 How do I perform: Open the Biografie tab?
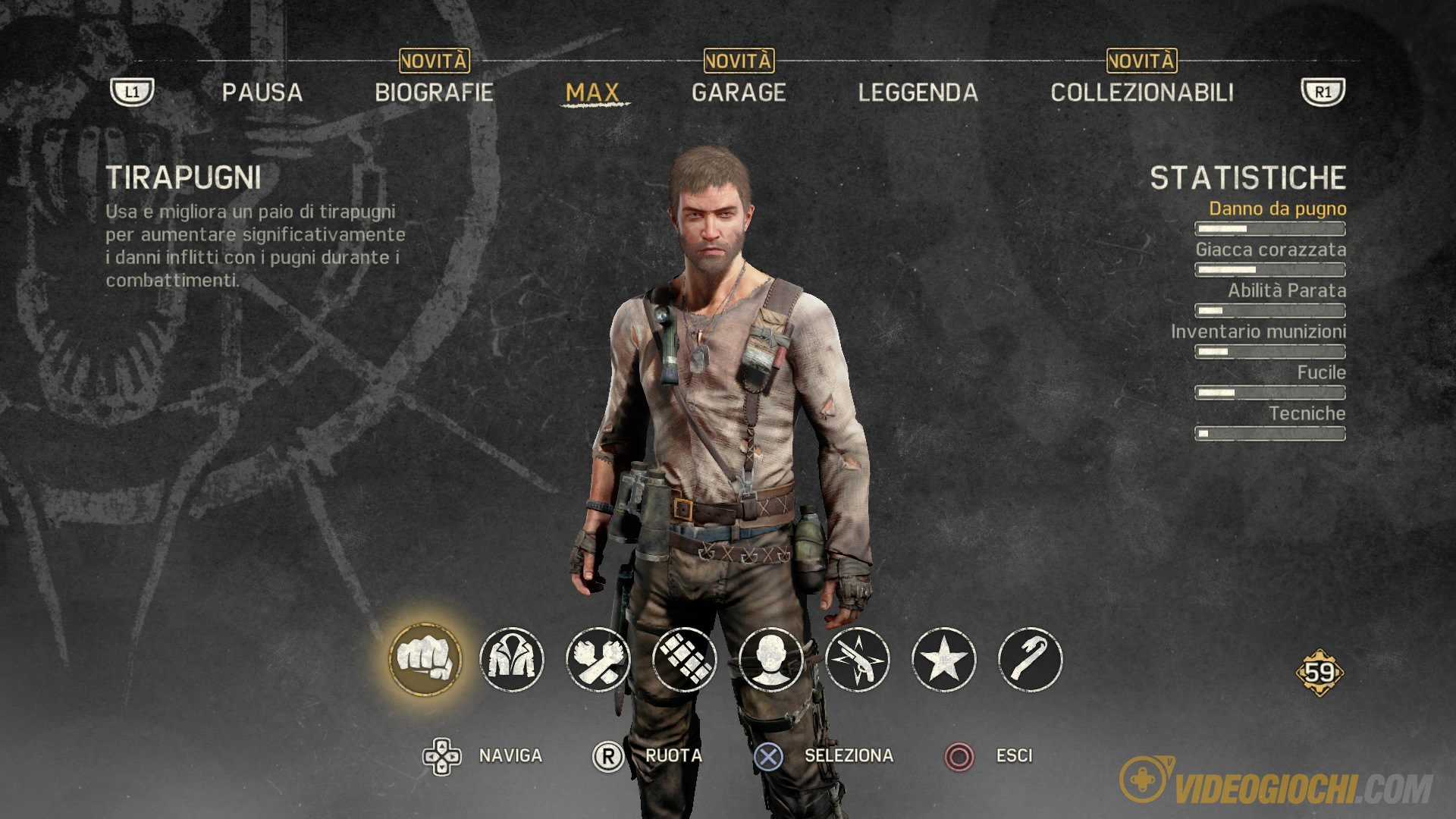pos(434,93)
